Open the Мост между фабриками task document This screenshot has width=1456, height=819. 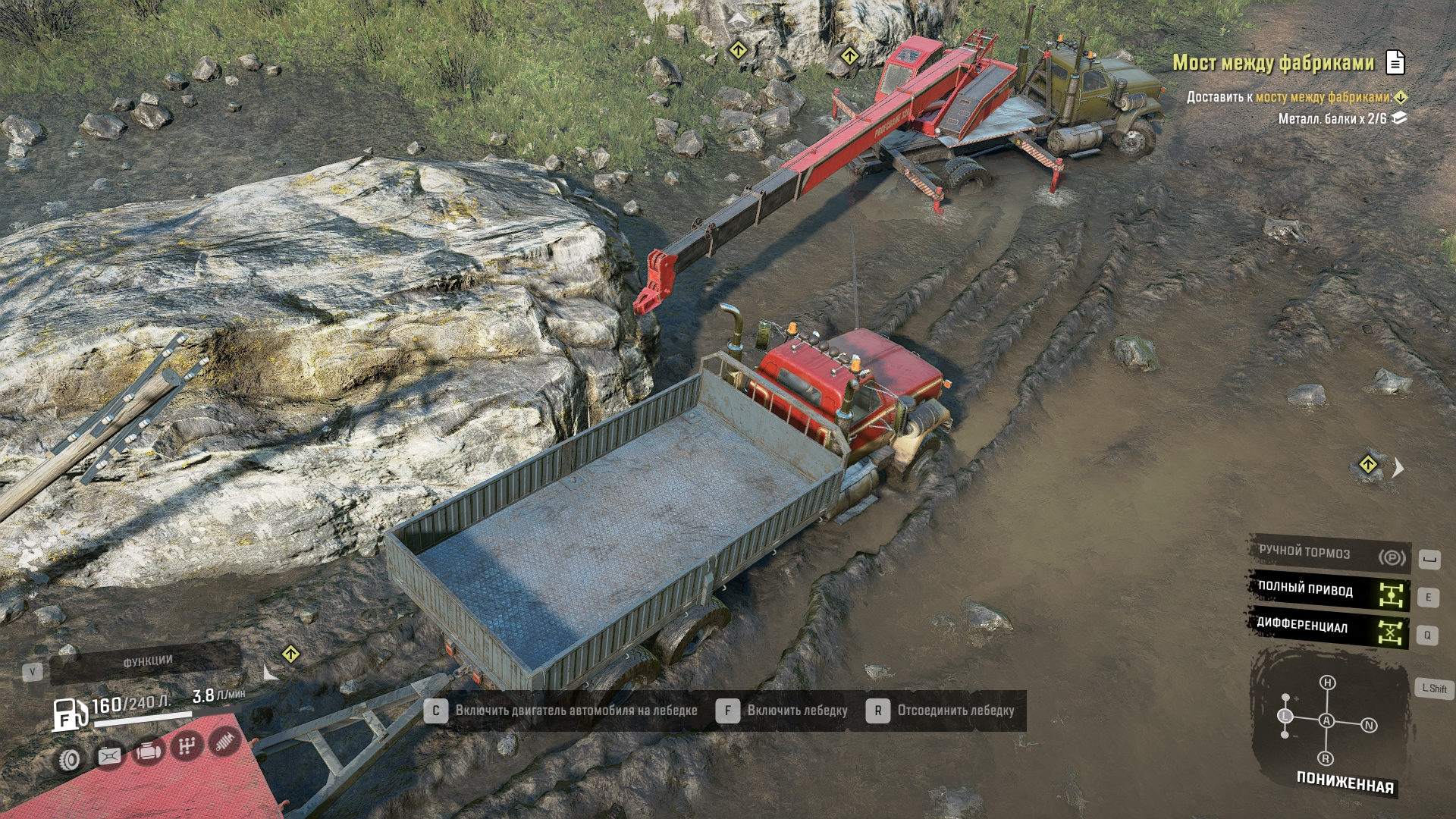tap(1395, 62)
